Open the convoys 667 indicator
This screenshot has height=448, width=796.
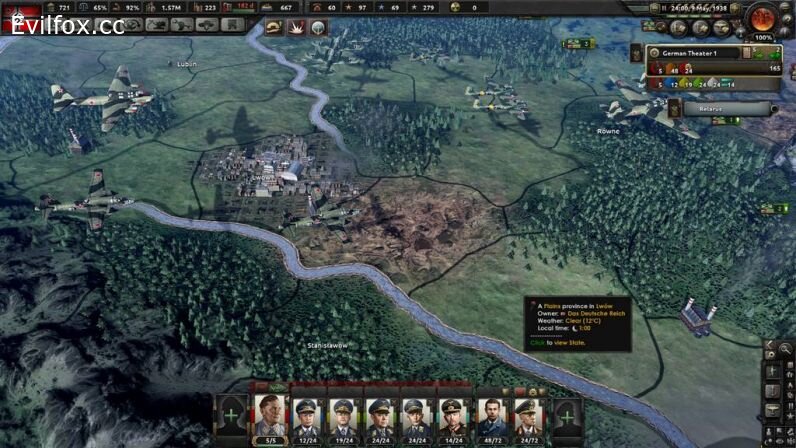click(x=279, y=7)
